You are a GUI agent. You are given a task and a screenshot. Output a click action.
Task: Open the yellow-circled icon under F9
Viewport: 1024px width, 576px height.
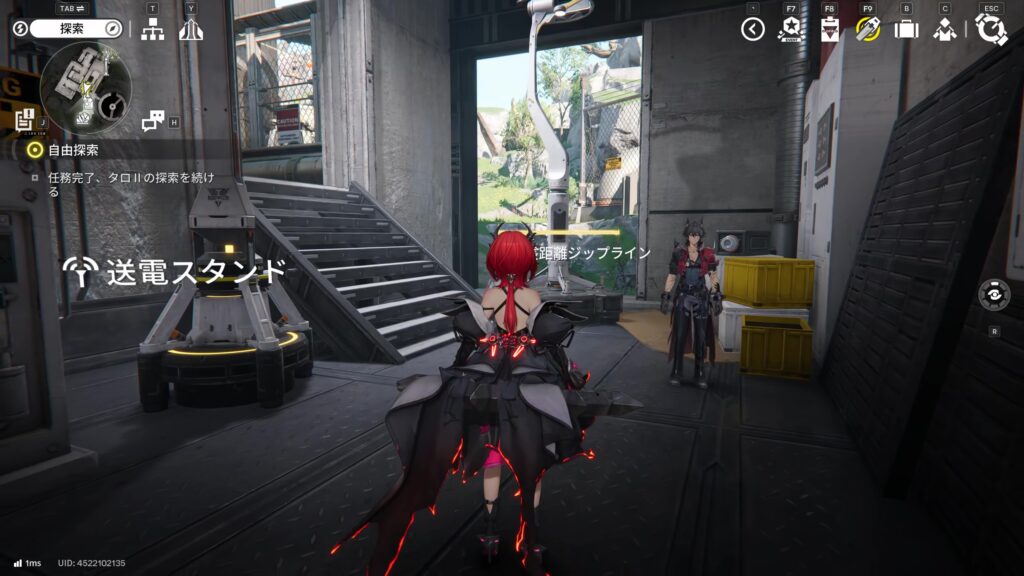pyautogui.click(x=867, y=29)
